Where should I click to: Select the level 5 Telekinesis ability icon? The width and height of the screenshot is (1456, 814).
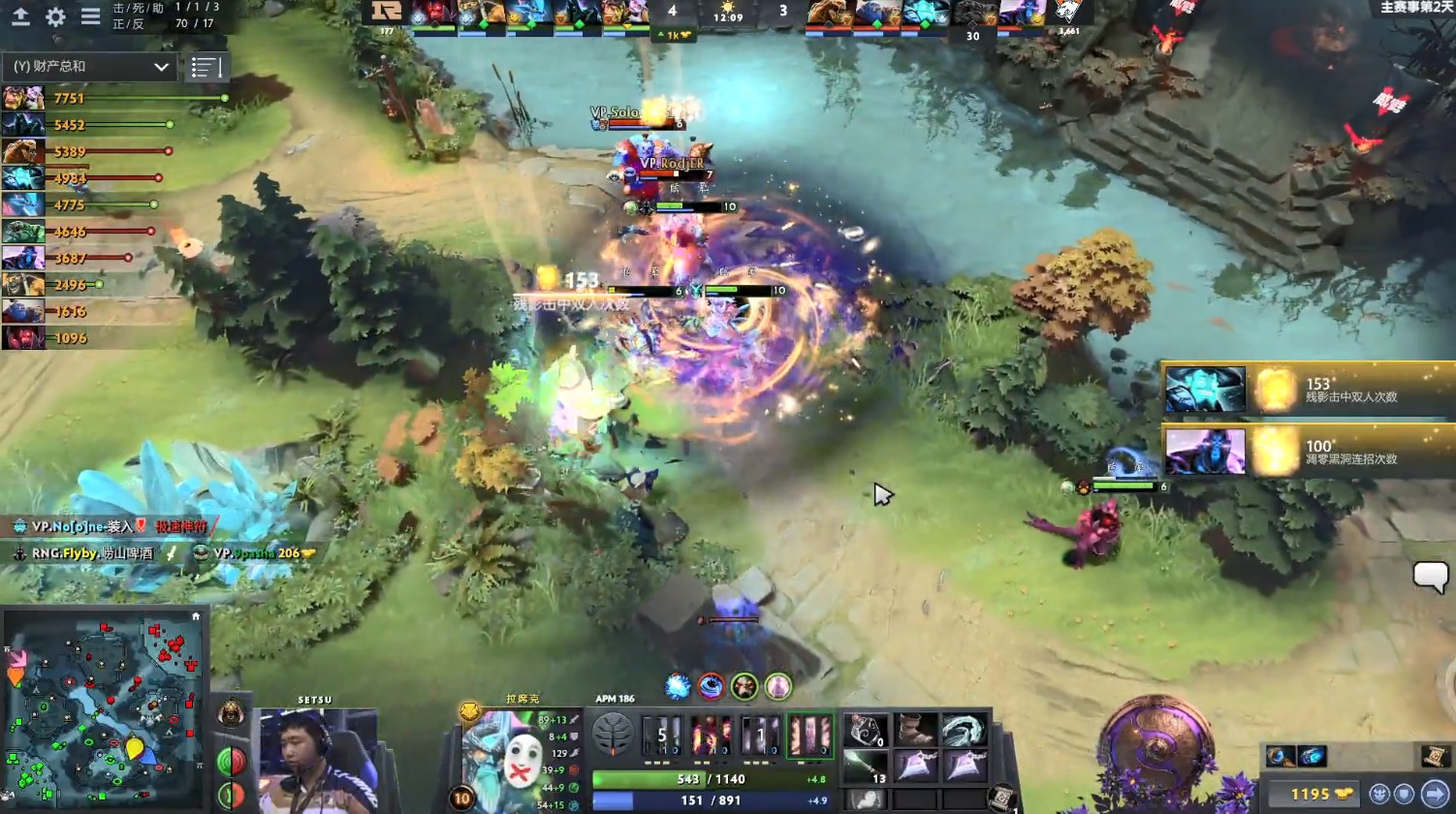pos(663,735)
